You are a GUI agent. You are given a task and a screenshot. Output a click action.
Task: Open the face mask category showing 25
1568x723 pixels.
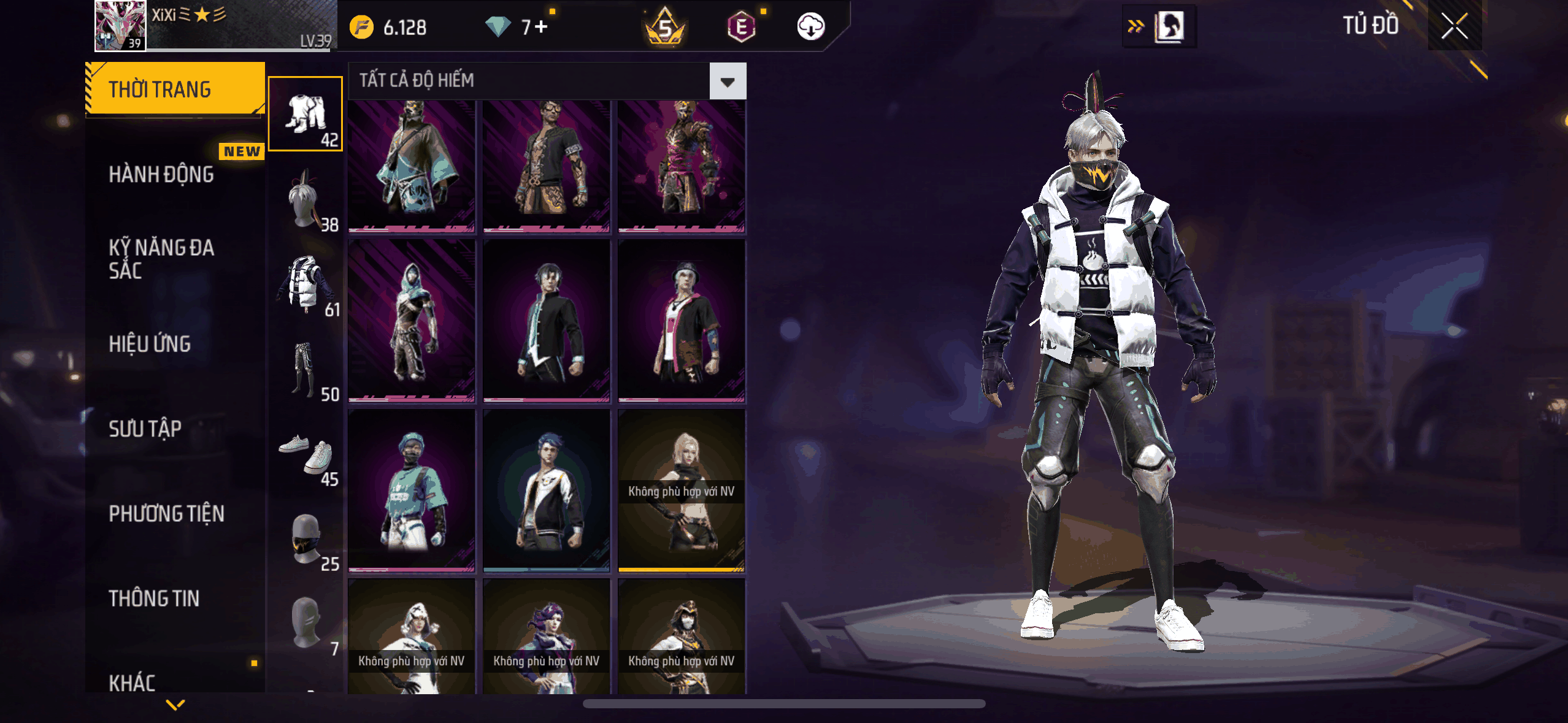pos(306,540)
